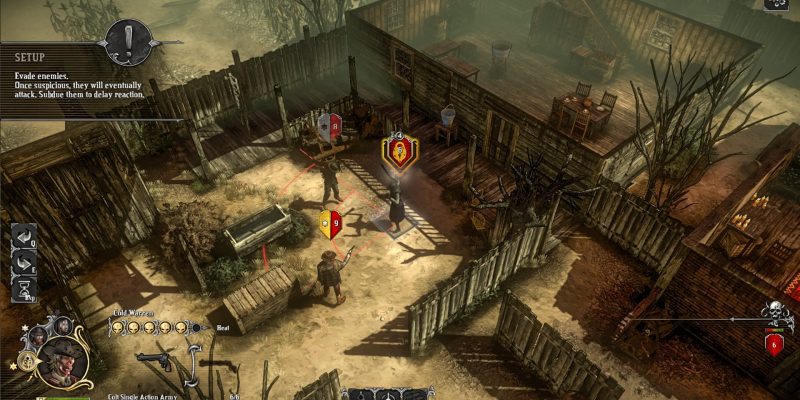Click the grey and red shield marker
Image resolution: width=800 pixels, height=400 pixels.
click(x=329, y=125)
